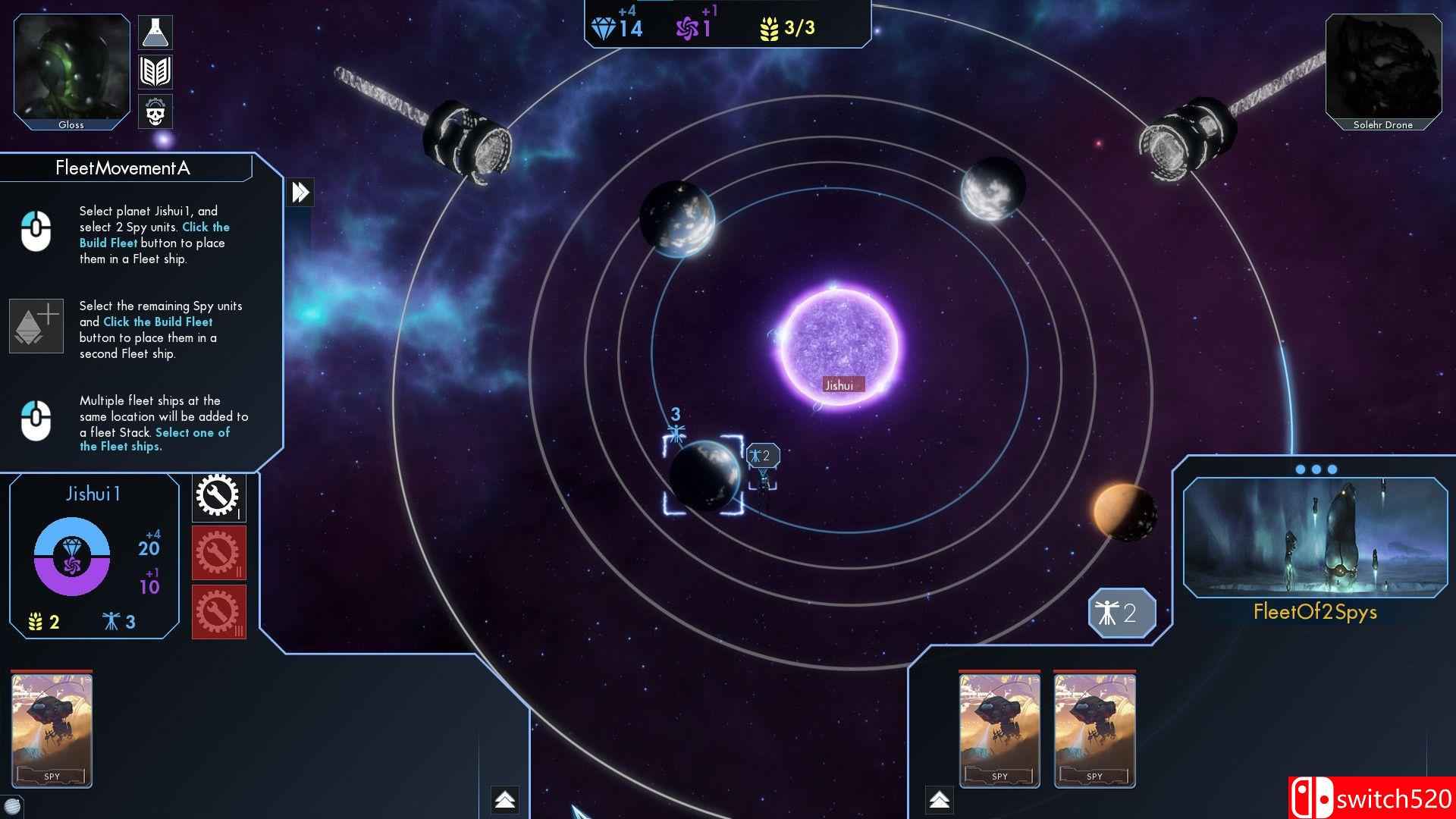Click the Build Fleet icon in tutorial
Screen dimensions: 1456x819
[36, 325]
